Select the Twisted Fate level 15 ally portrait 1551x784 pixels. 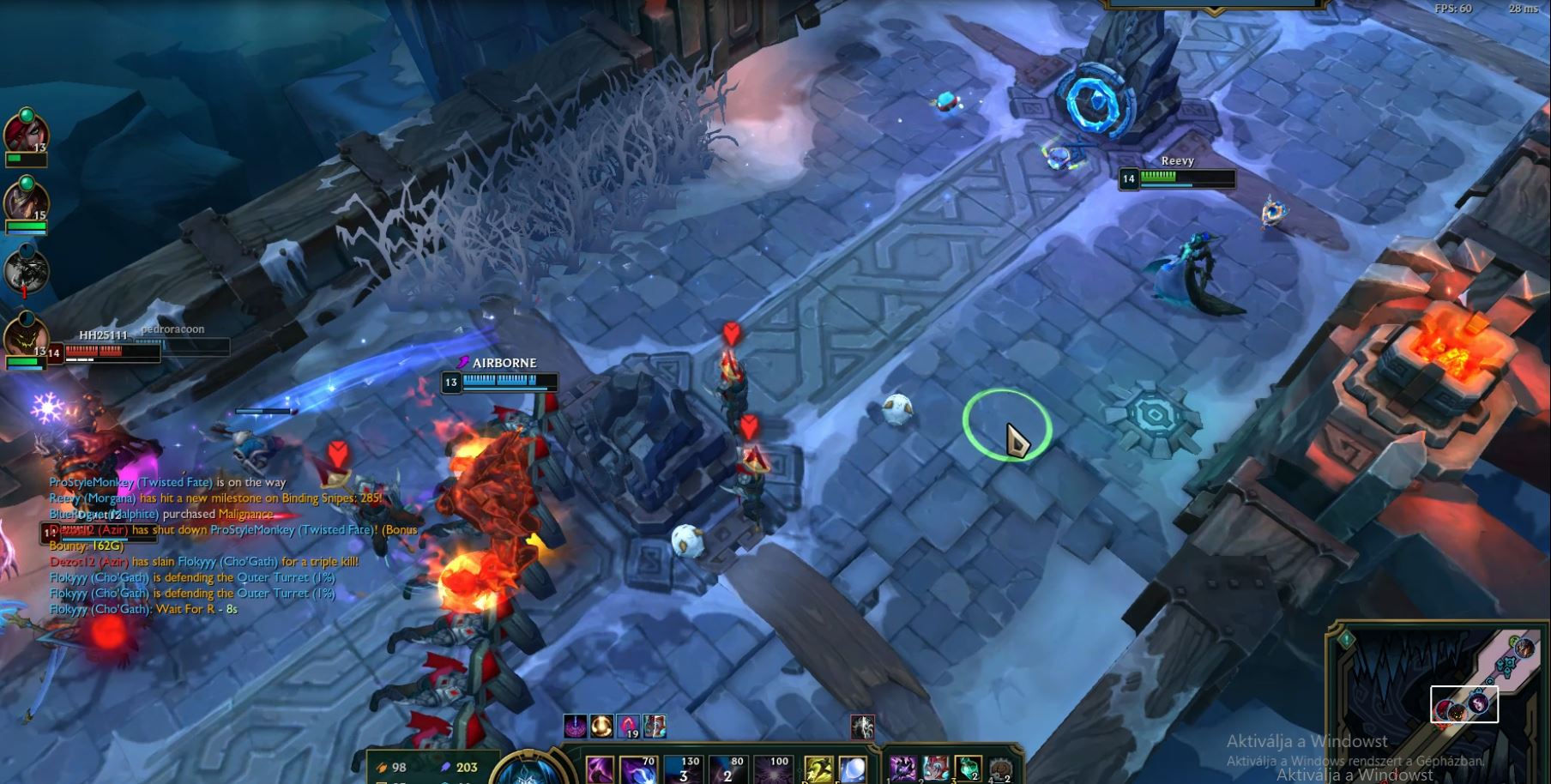click(24, 202)
